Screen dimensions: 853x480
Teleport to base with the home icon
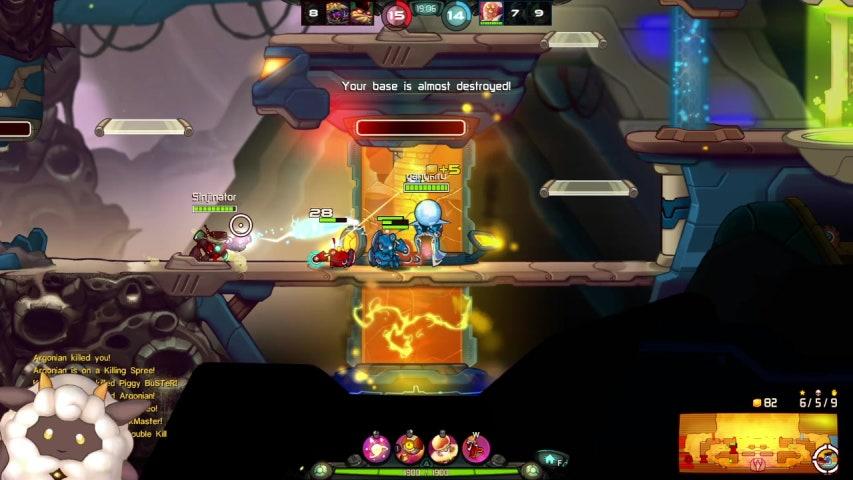click(x=549, y=458)
